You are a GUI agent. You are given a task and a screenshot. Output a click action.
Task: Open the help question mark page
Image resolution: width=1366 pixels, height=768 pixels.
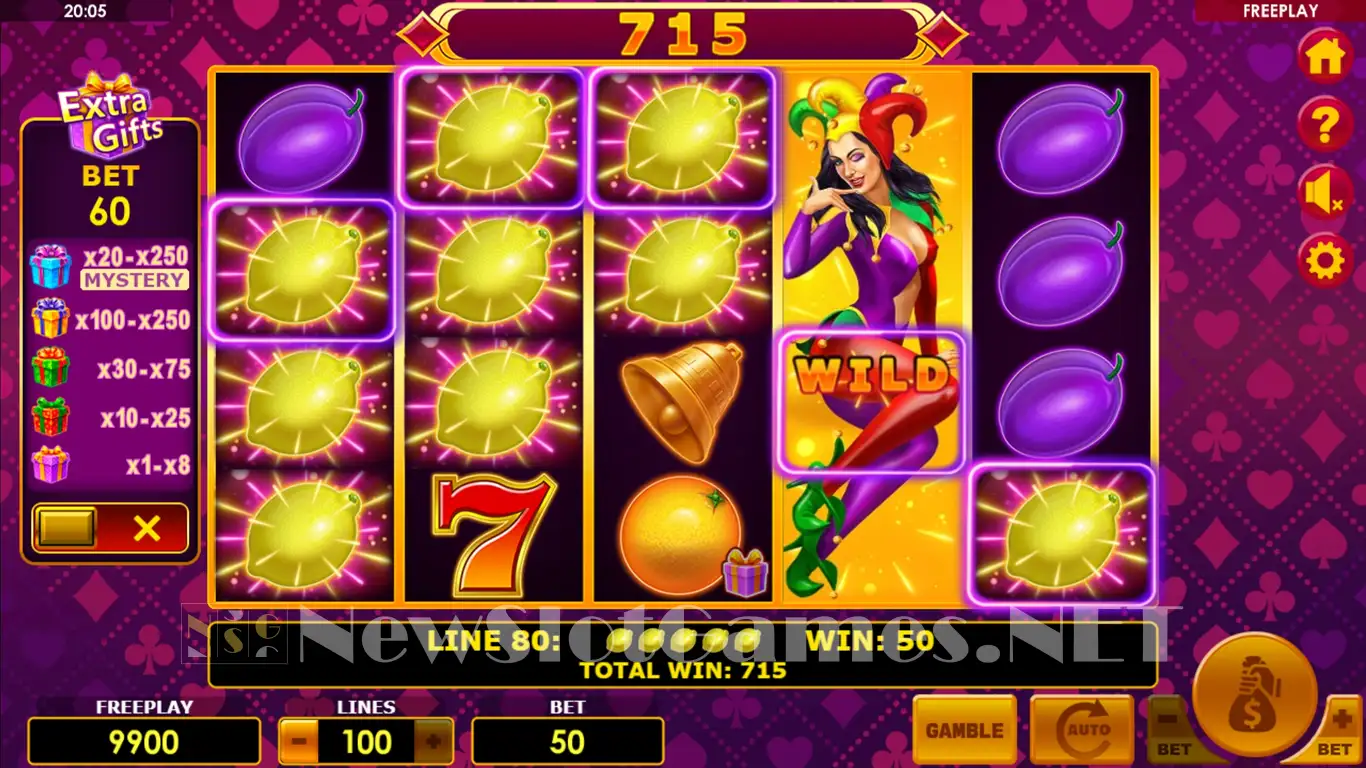point(1325,126)
